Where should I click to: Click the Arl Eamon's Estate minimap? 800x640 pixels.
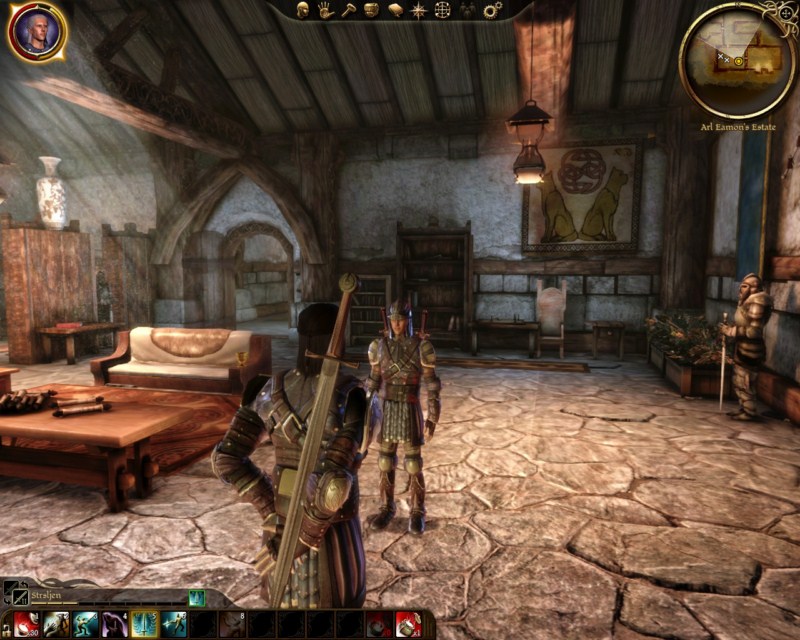click(x=737, y=60)
